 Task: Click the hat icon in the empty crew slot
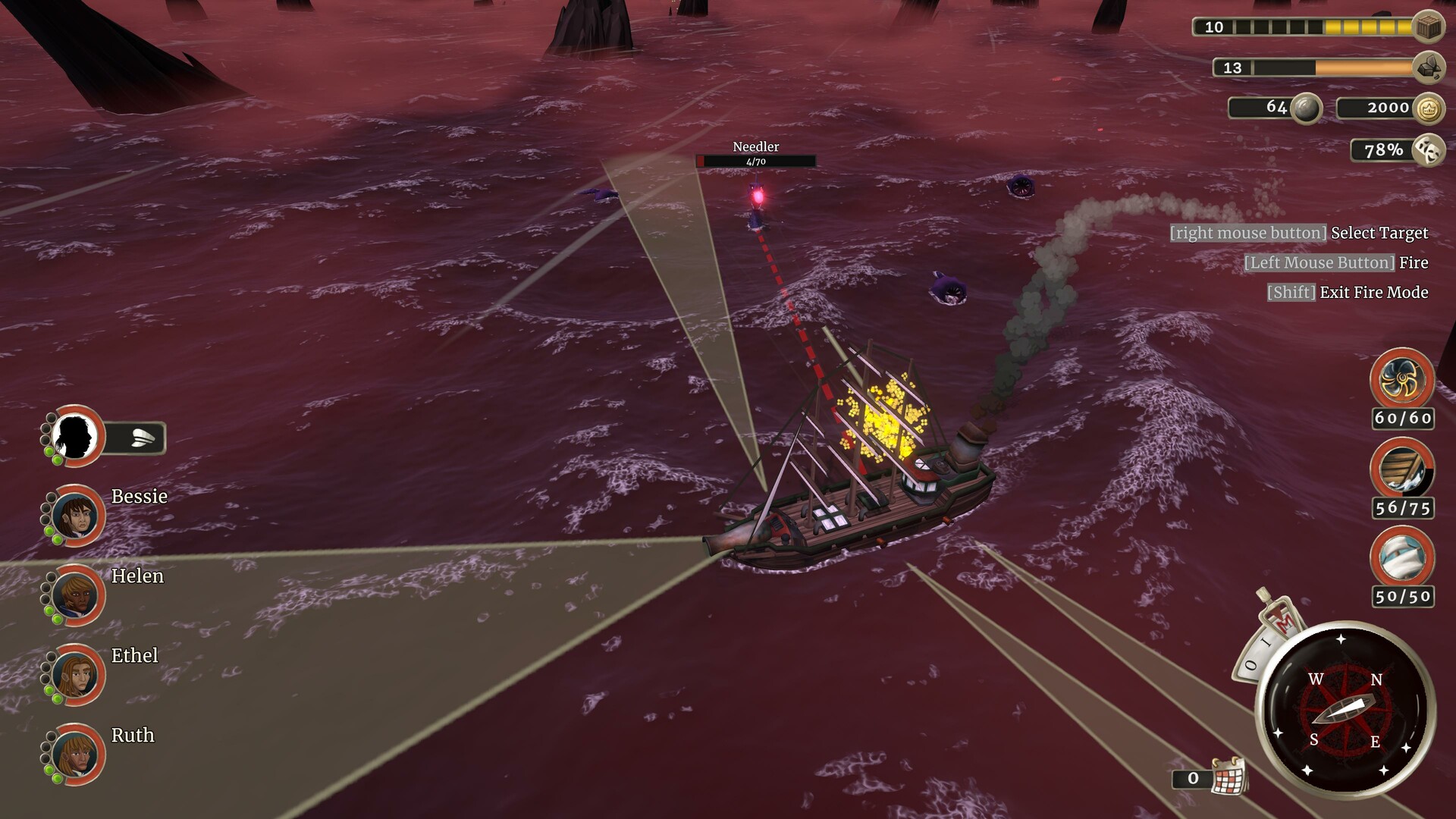click(x=144, y=438)
